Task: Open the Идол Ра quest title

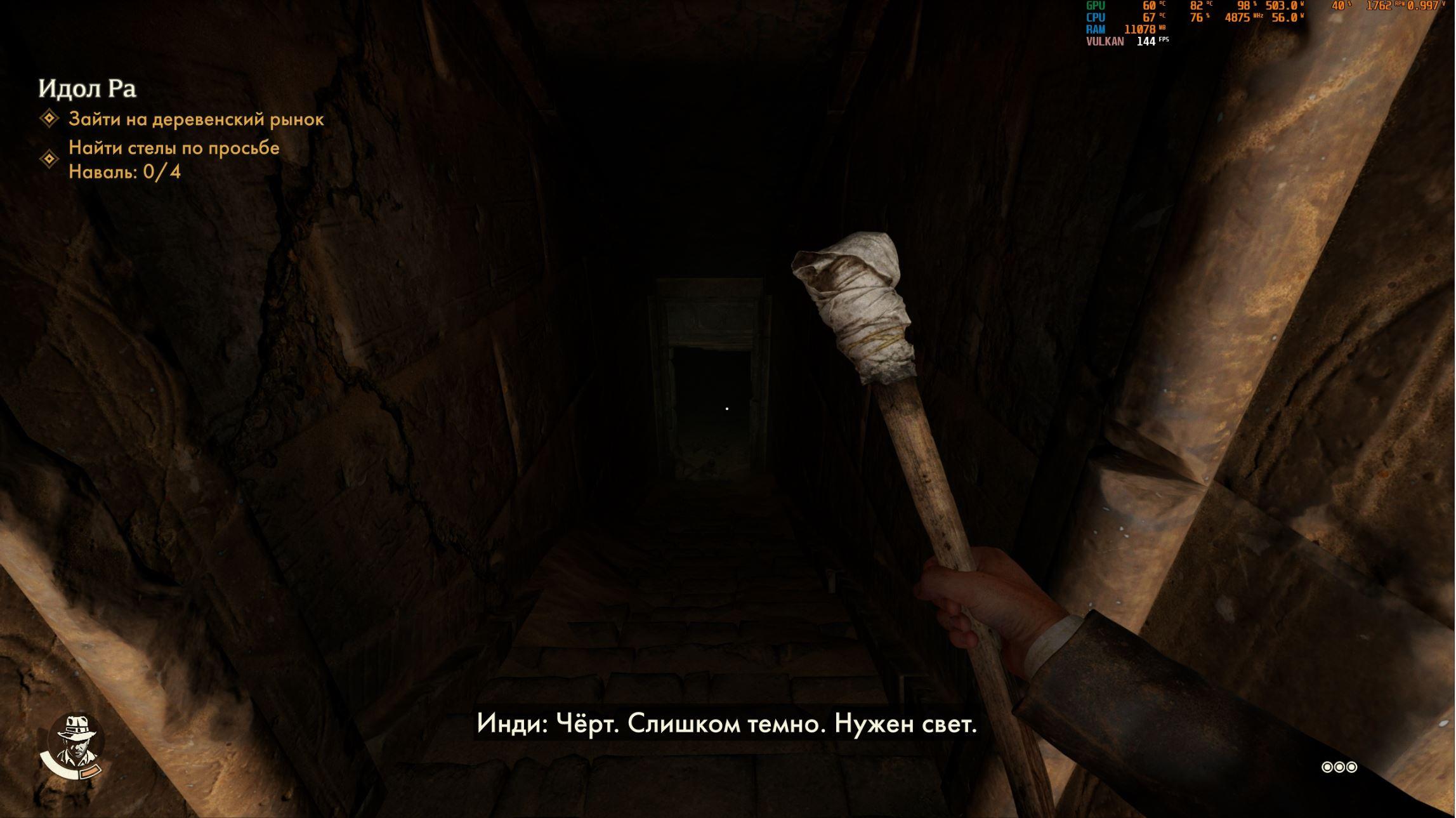Action: pos(88,89)
